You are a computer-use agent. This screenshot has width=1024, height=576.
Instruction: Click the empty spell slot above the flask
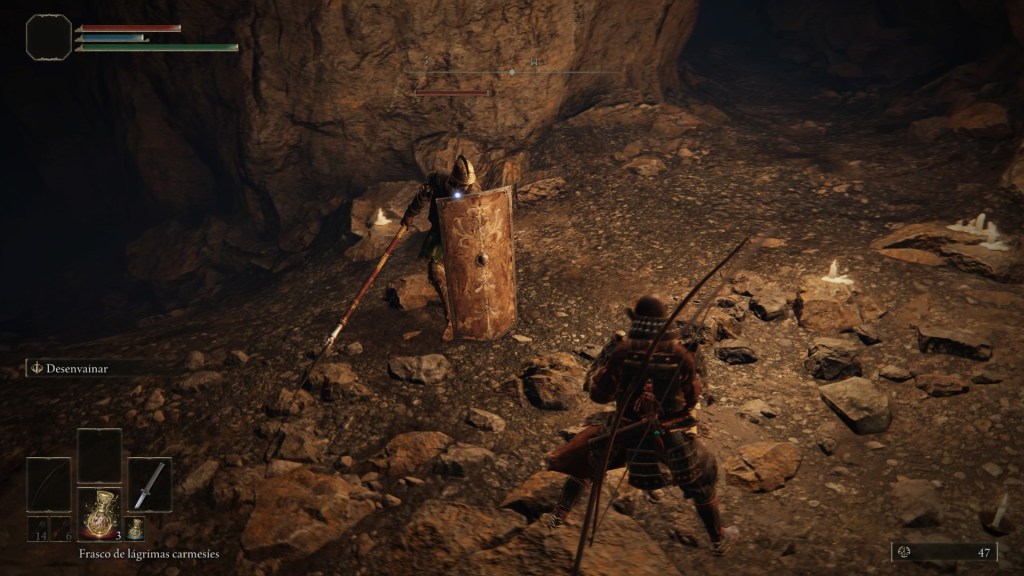[x=99, y=455]
